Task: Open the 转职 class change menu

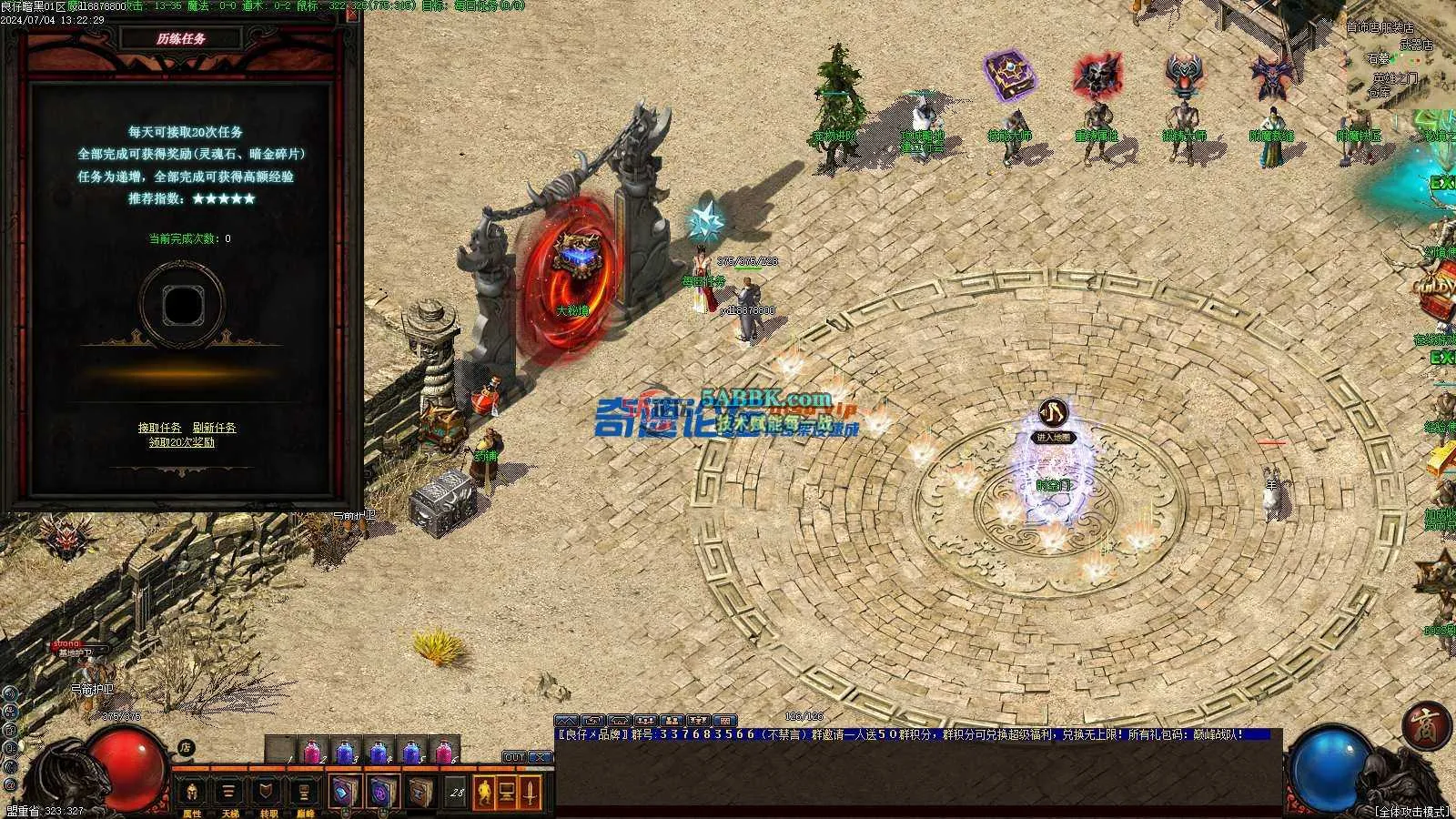Action: click(267, 794)
